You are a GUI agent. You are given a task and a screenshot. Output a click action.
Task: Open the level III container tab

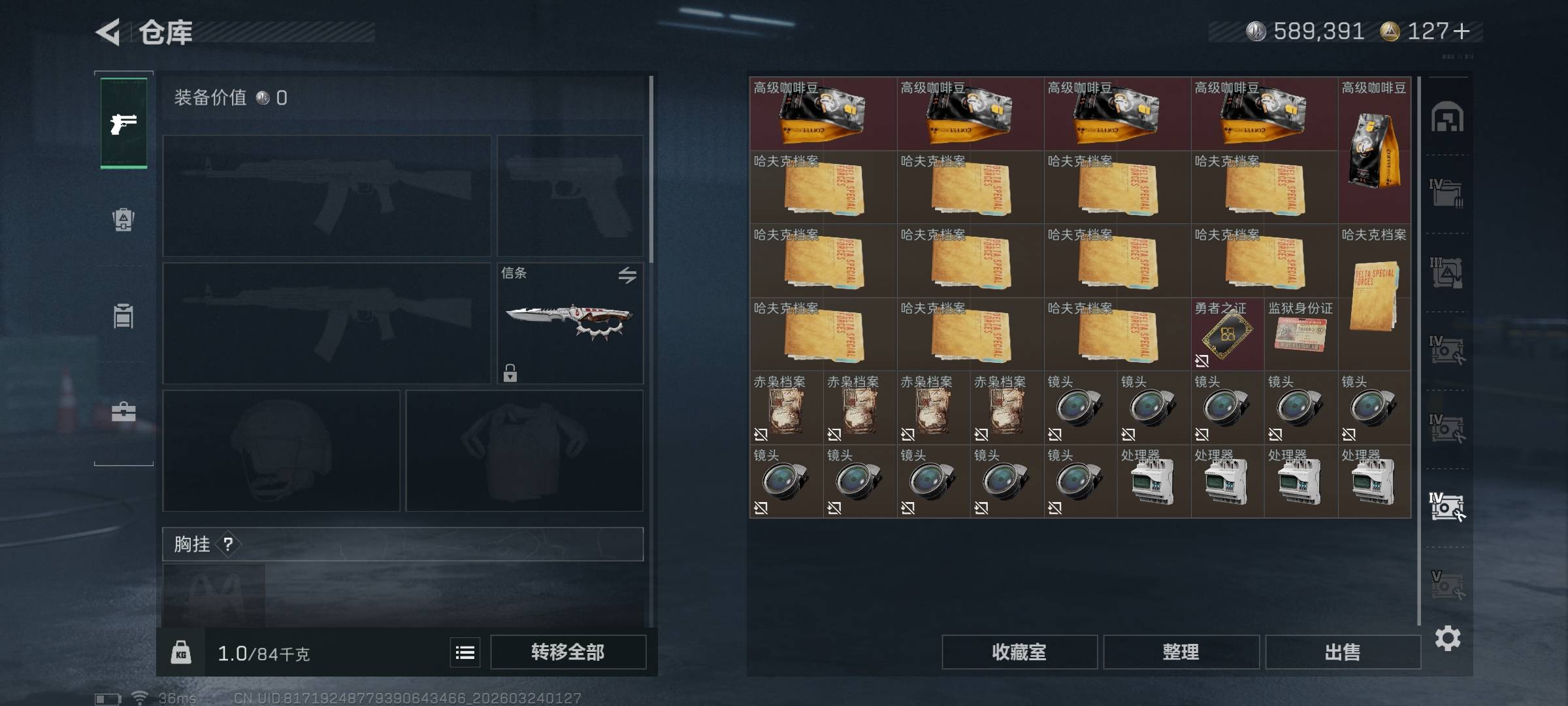point(1447,273)
